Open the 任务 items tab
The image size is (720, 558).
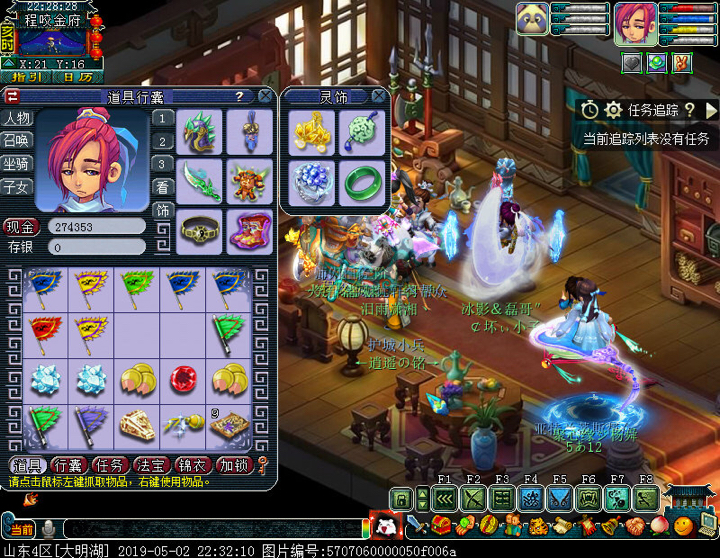[x=109, y=465]
